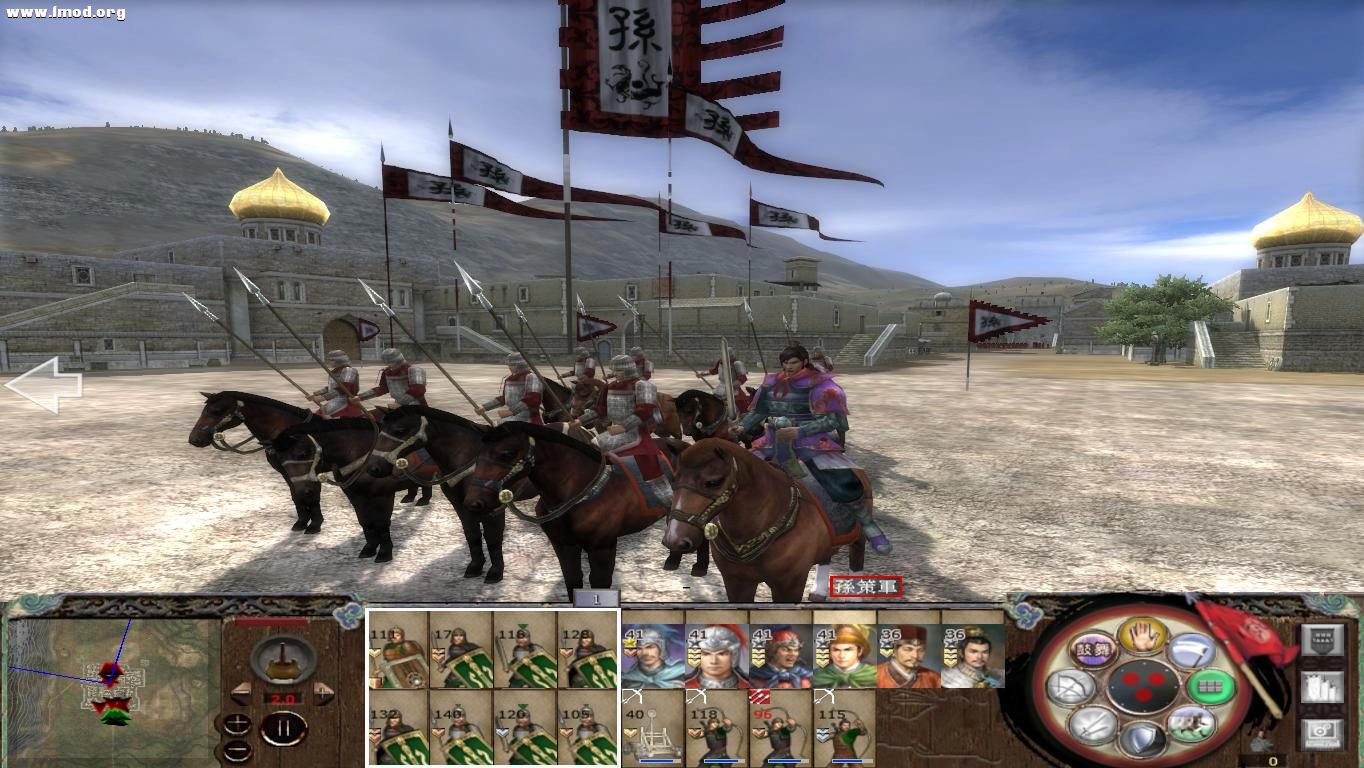Select the archer unit card with red 96
Screen dimensions: 1364x768
pos(780,726)
